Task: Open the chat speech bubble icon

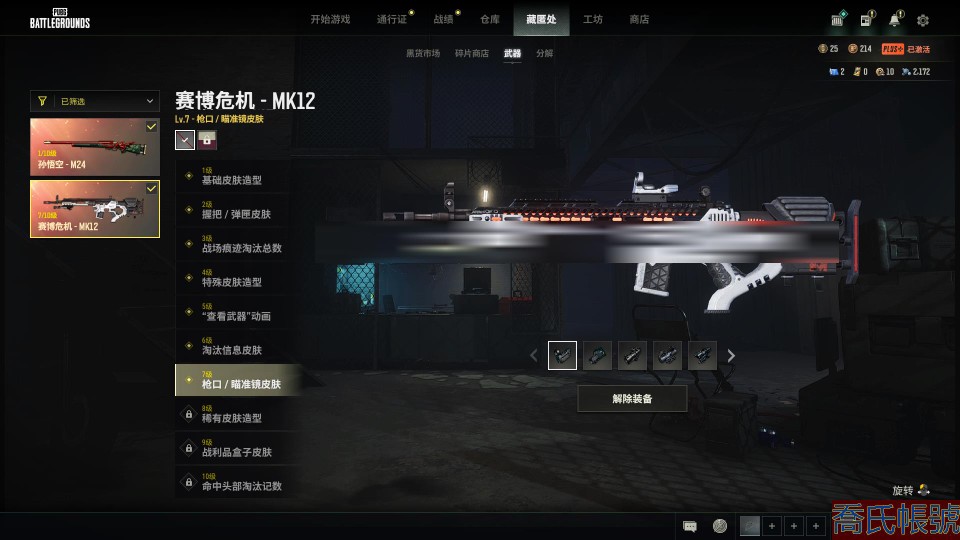Action: tap(689, 526)
